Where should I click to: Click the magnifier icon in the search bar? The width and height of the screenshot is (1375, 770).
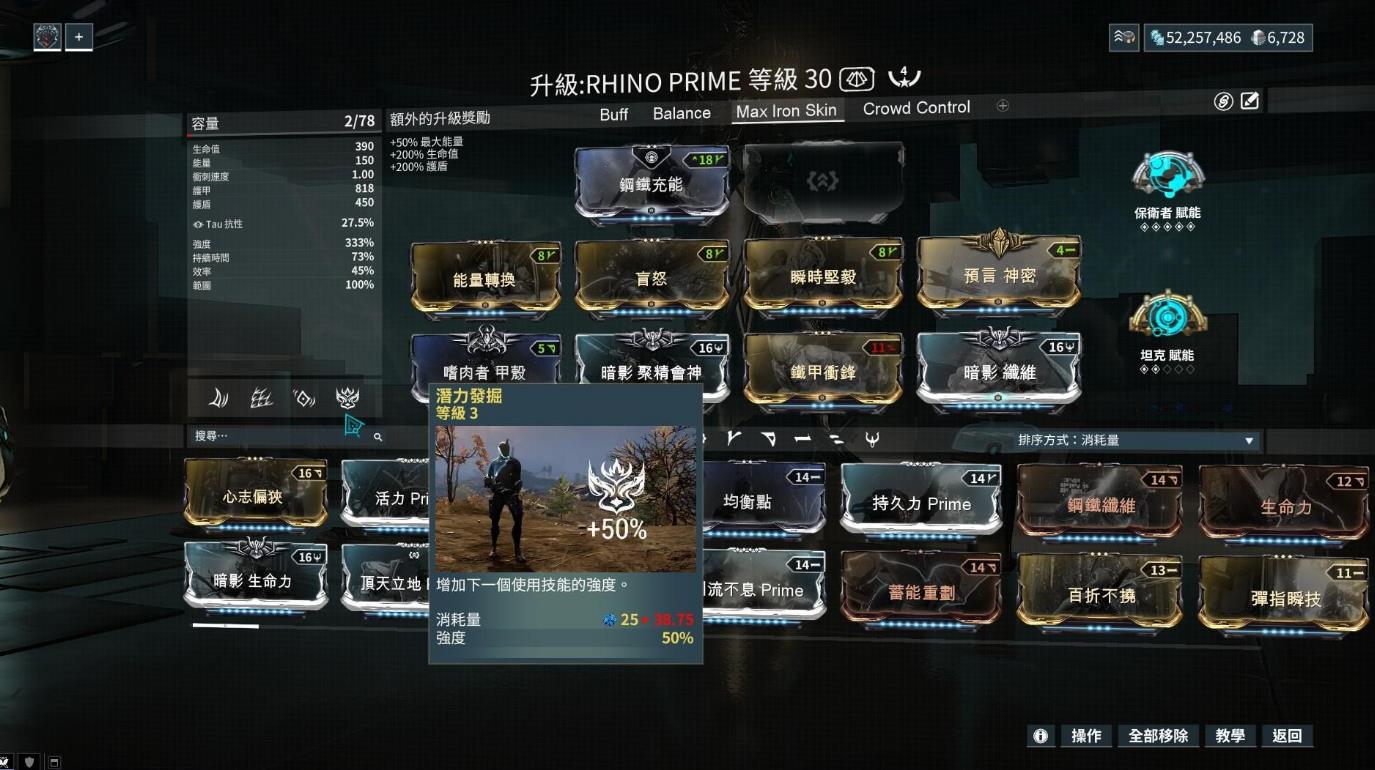tap(378, 437)
